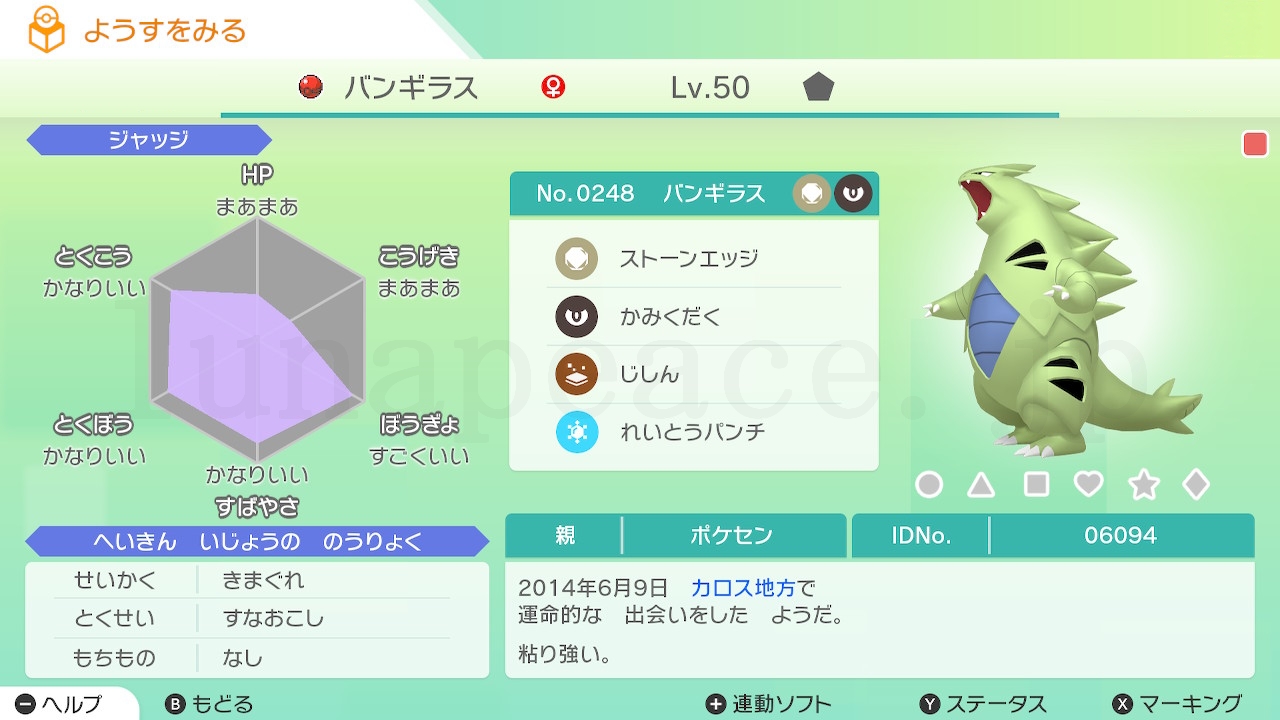Toggle the star marking symbol

[x=1143, y=483]
